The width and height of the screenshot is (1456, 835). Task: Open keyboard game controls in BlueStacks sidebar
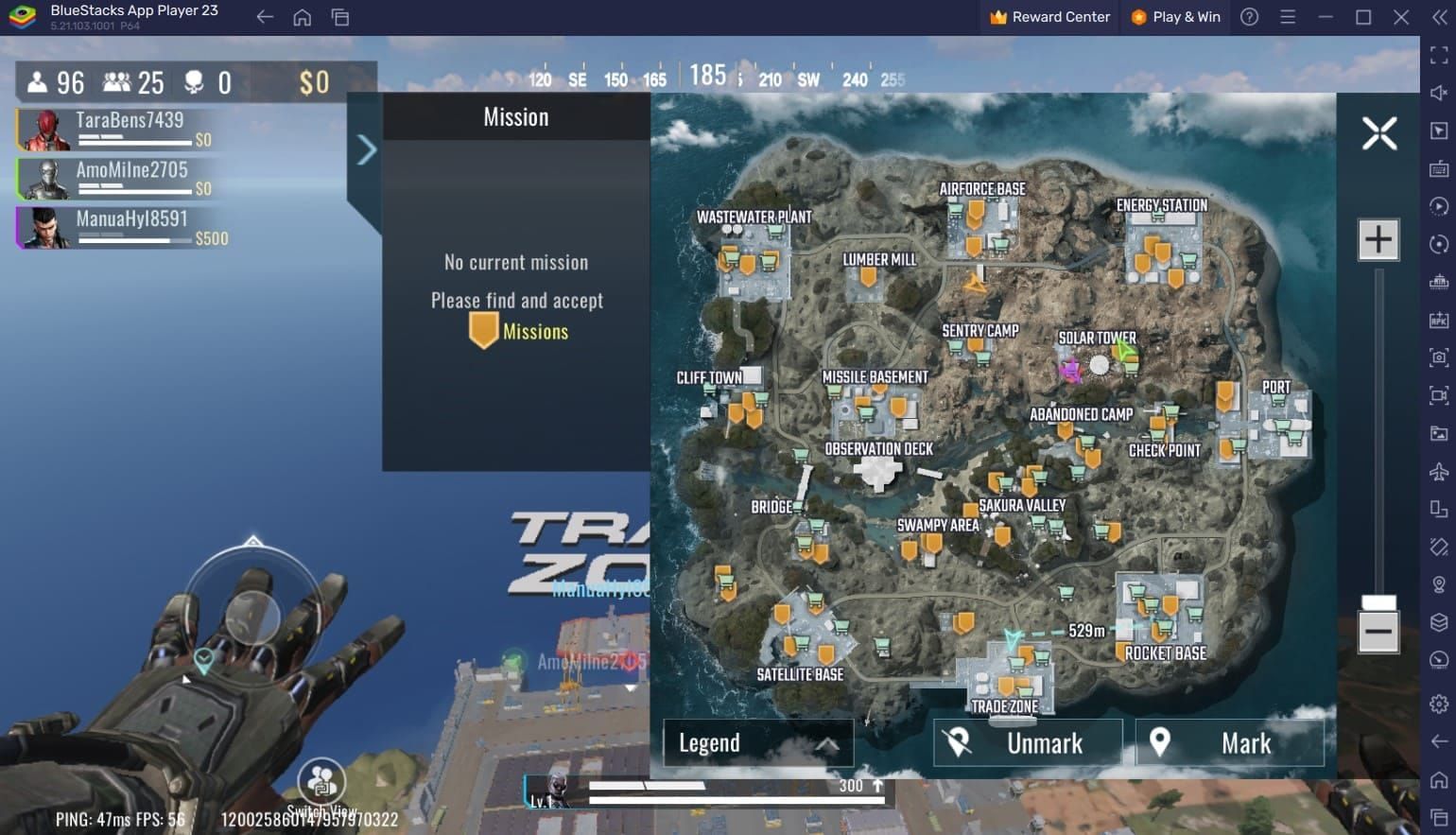pyautogui.click(x=1439, y=170)
